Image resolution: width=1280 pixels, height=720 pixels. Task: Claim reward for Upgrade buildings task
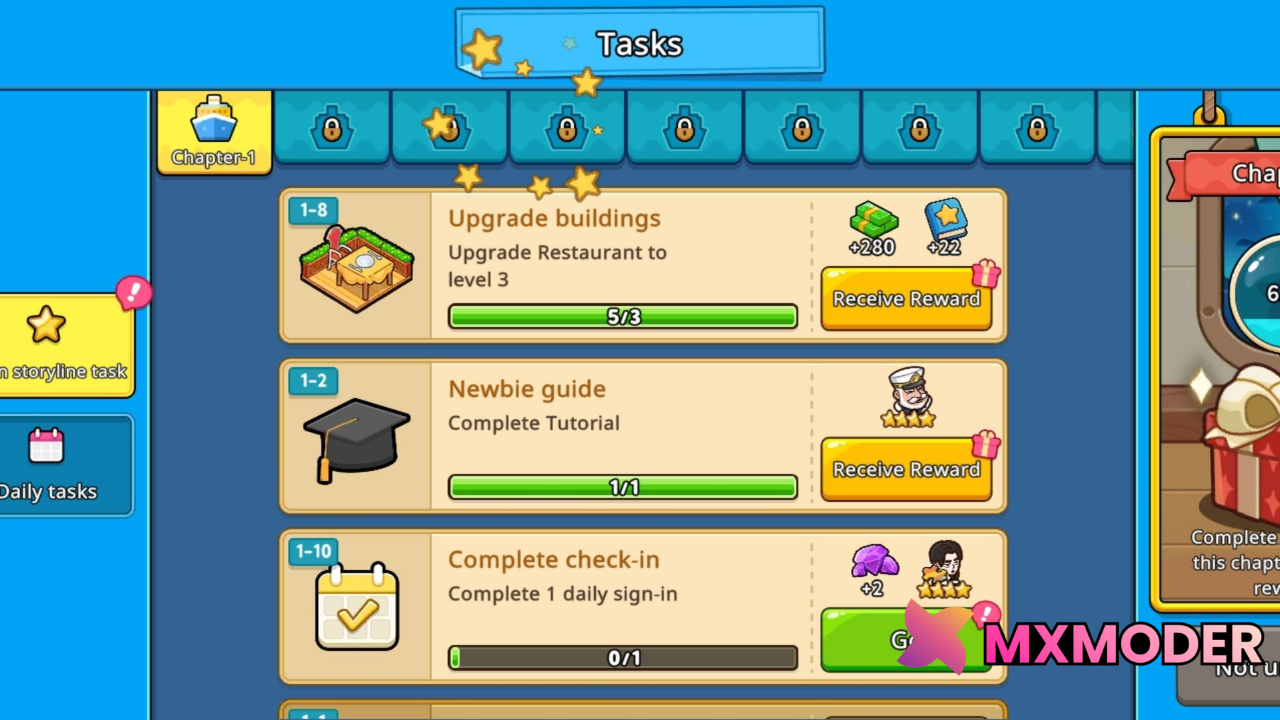tap(906, 299)
